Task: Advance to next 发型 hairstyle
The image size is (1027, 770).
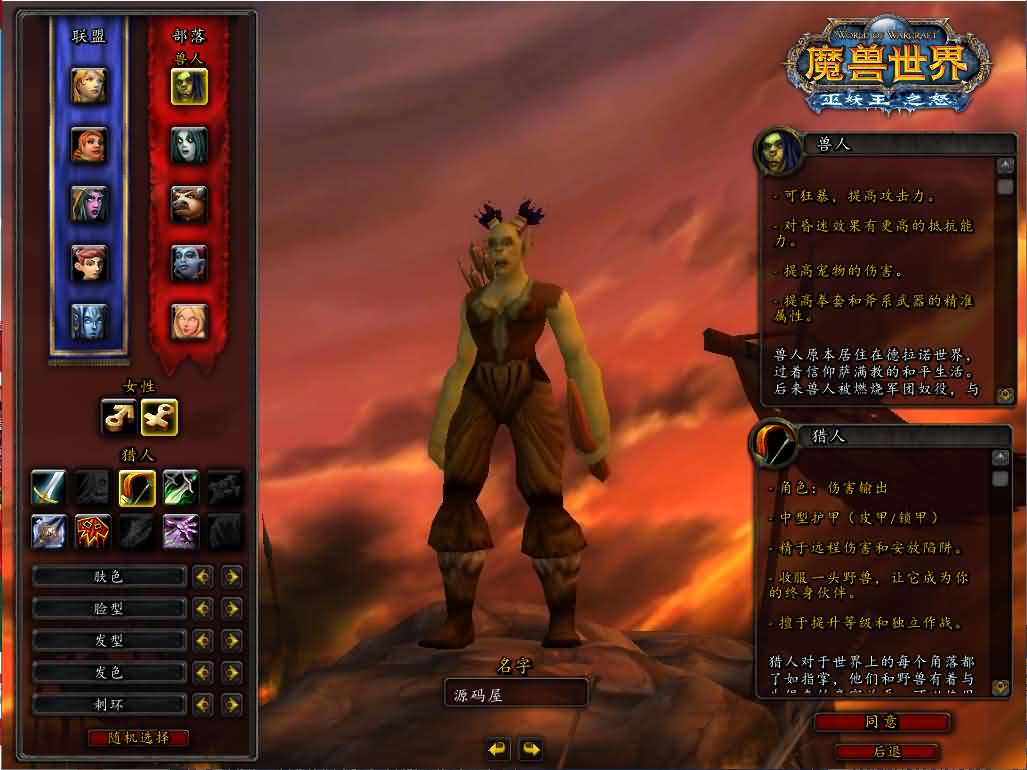Action: (232, 640)
